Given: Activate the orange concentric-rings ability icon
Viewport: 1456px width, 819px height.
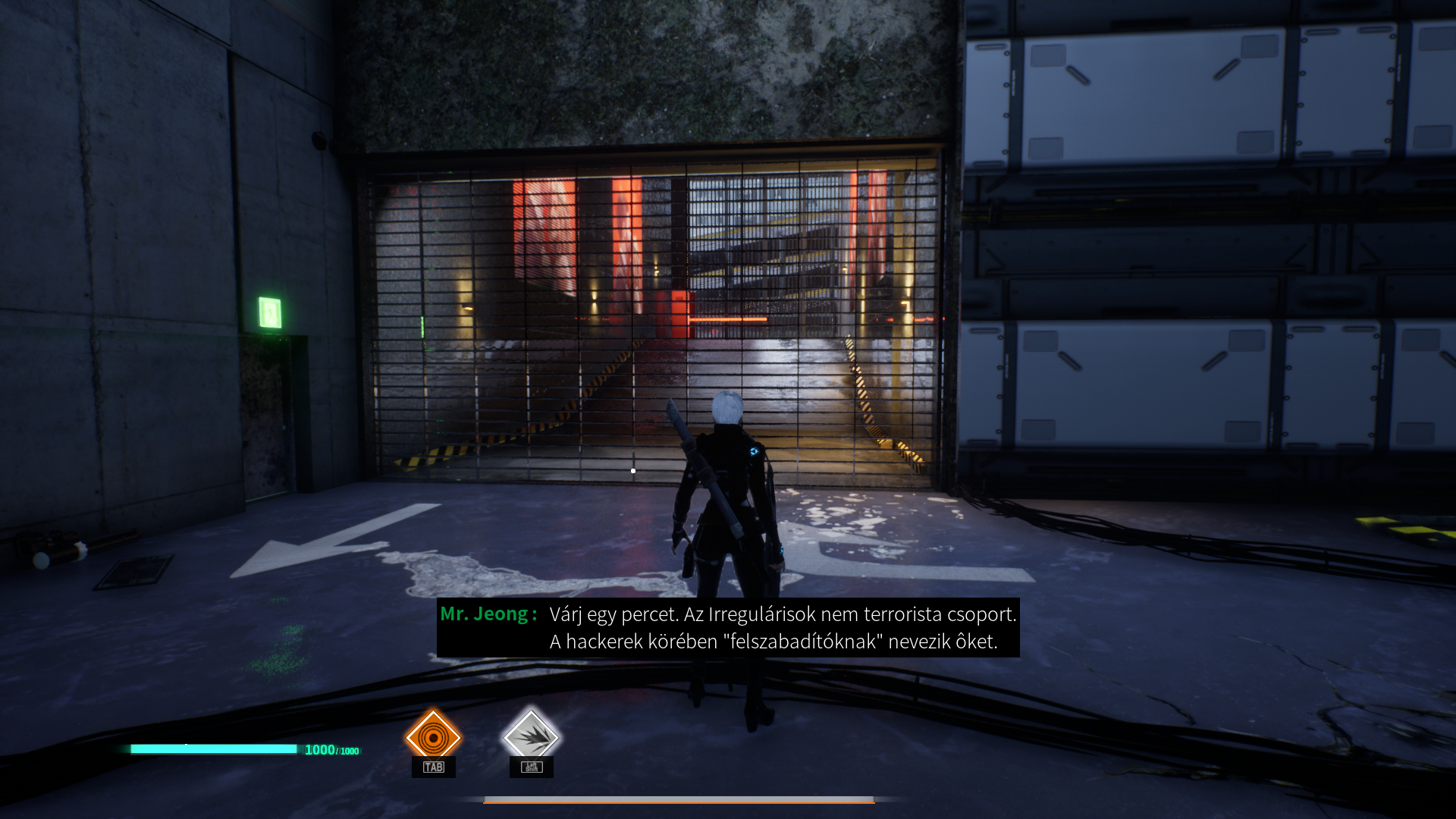Looking at the screenshot, I should pyautogui.click(x=433, y=736).
